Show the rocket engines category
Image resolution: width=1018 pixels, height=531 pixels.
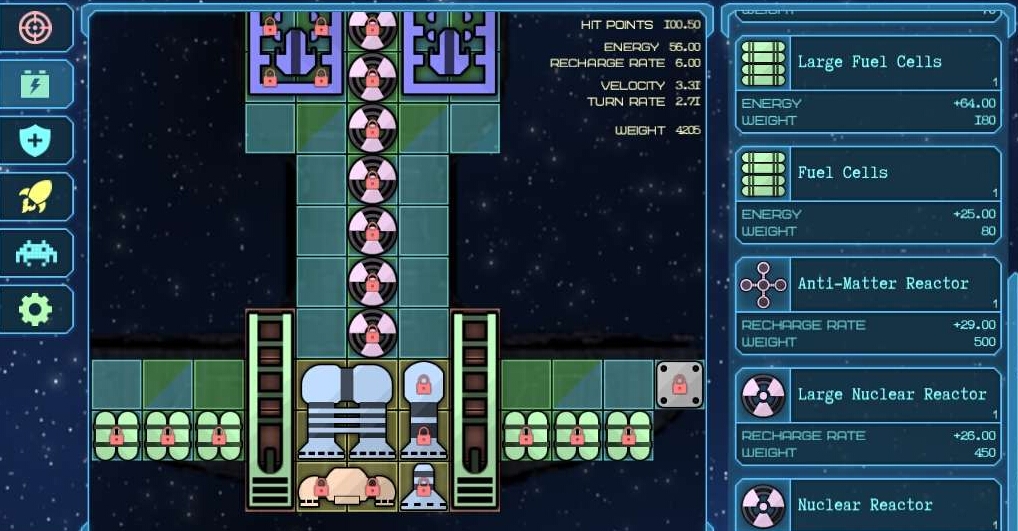point(36,197)
